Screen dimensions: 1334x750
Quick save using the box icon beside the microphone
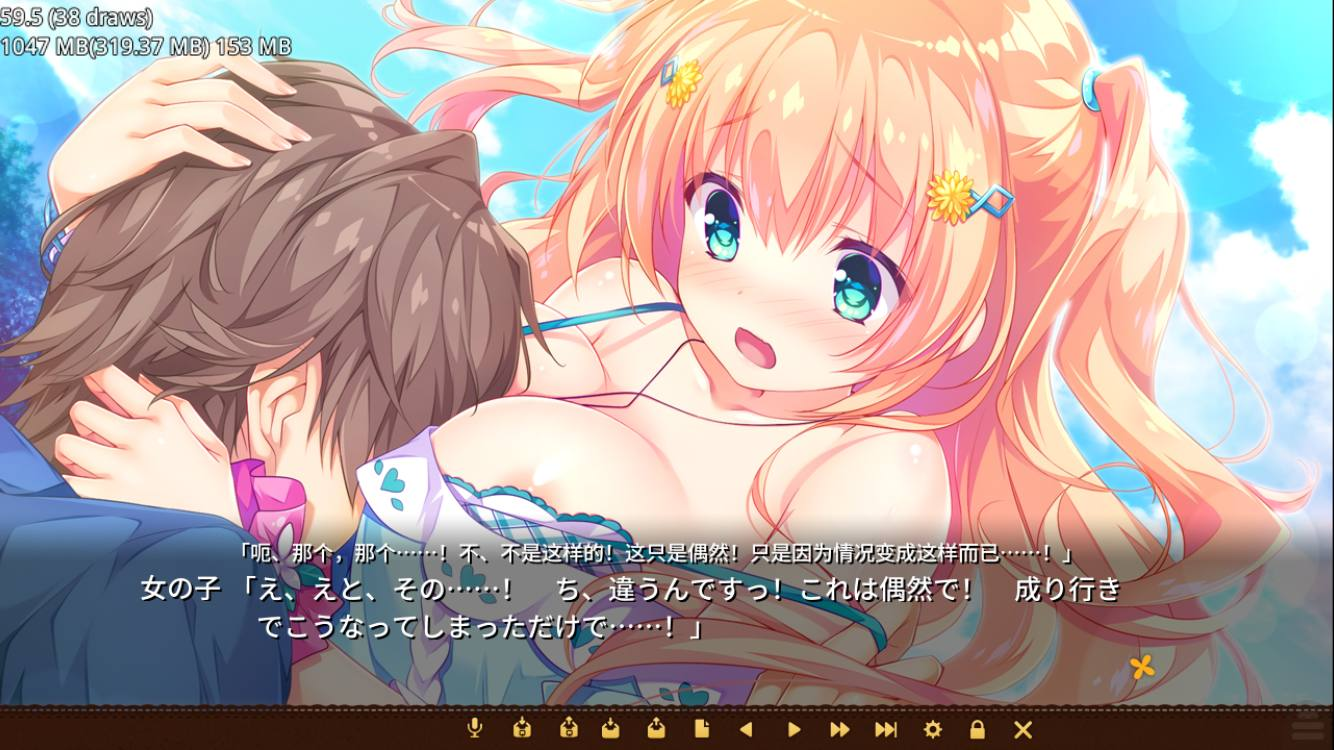click(x=521, y=729)
